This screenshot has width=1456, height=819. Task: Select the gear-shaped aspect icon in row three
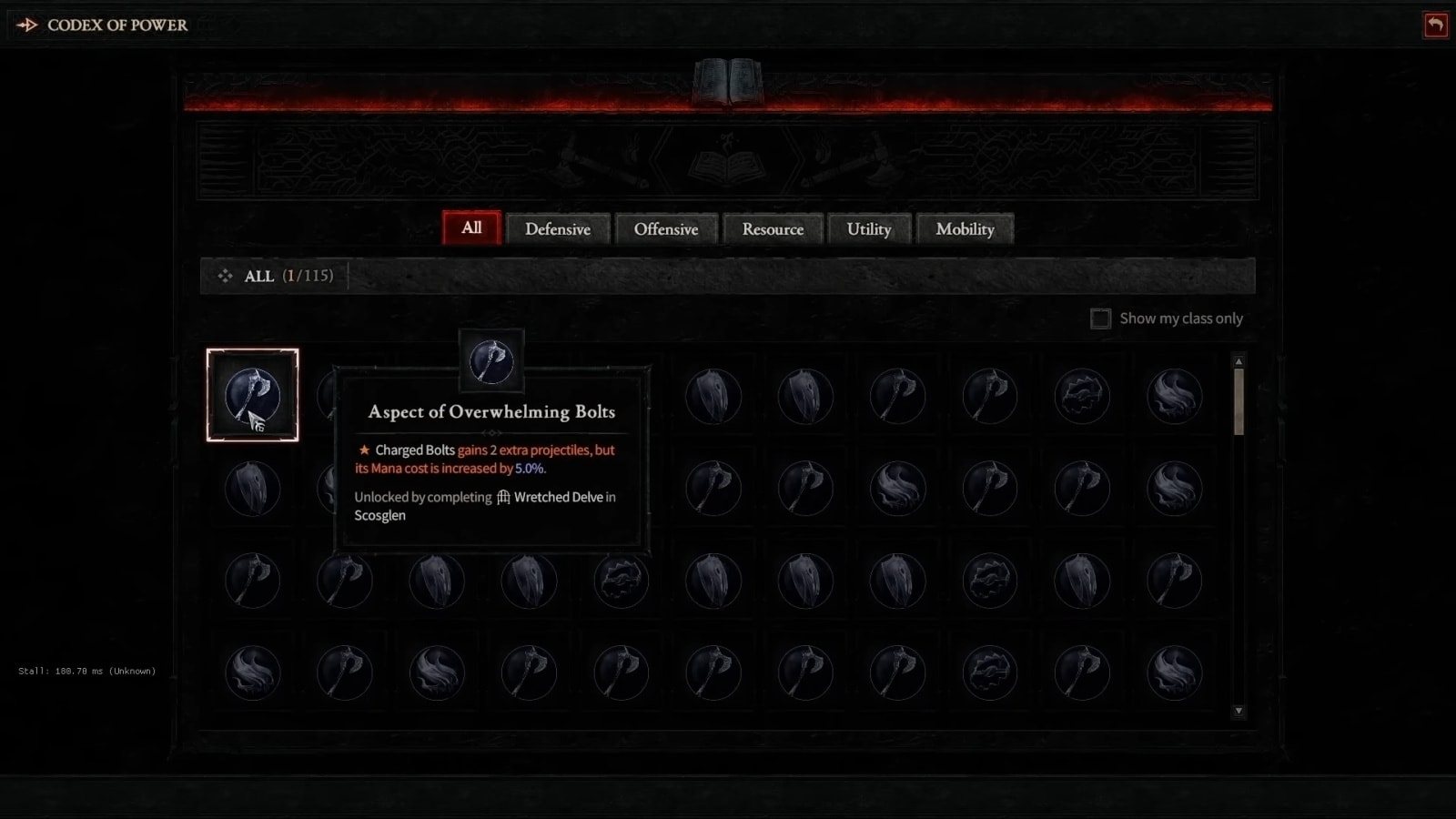point(622,581)
